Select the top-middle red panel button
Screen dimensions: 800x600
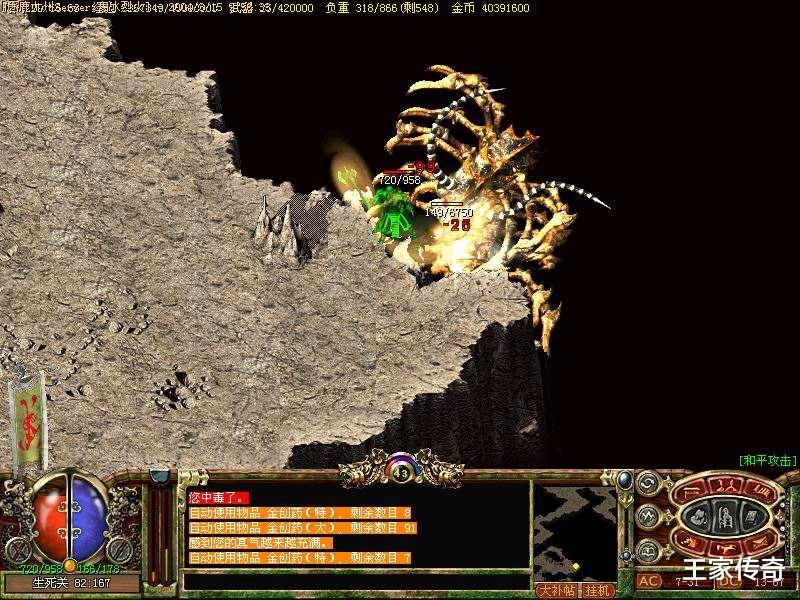(x=724, y=485)
